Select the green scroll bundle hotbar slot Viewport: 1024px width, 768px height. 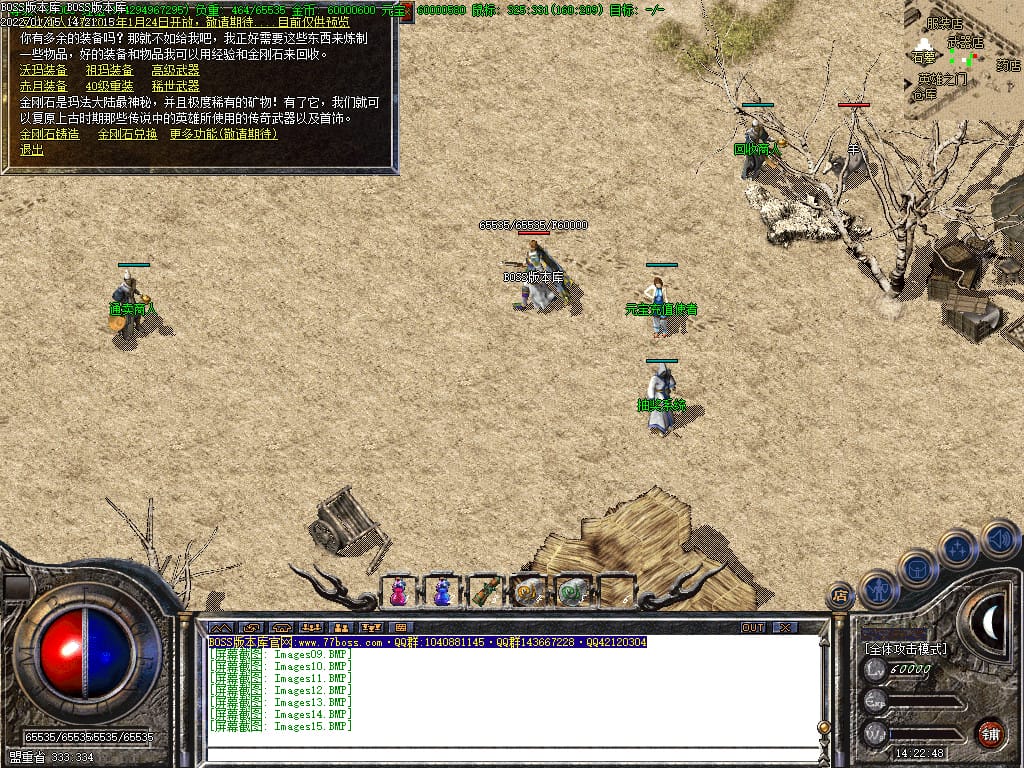tap(485, 592)
